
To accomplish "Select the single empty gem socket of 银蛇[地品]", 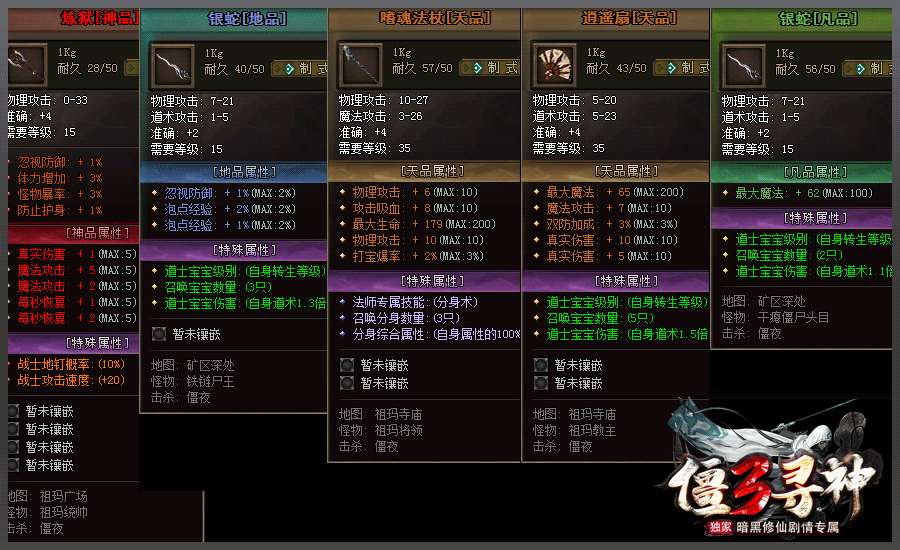I will point(159,334).
